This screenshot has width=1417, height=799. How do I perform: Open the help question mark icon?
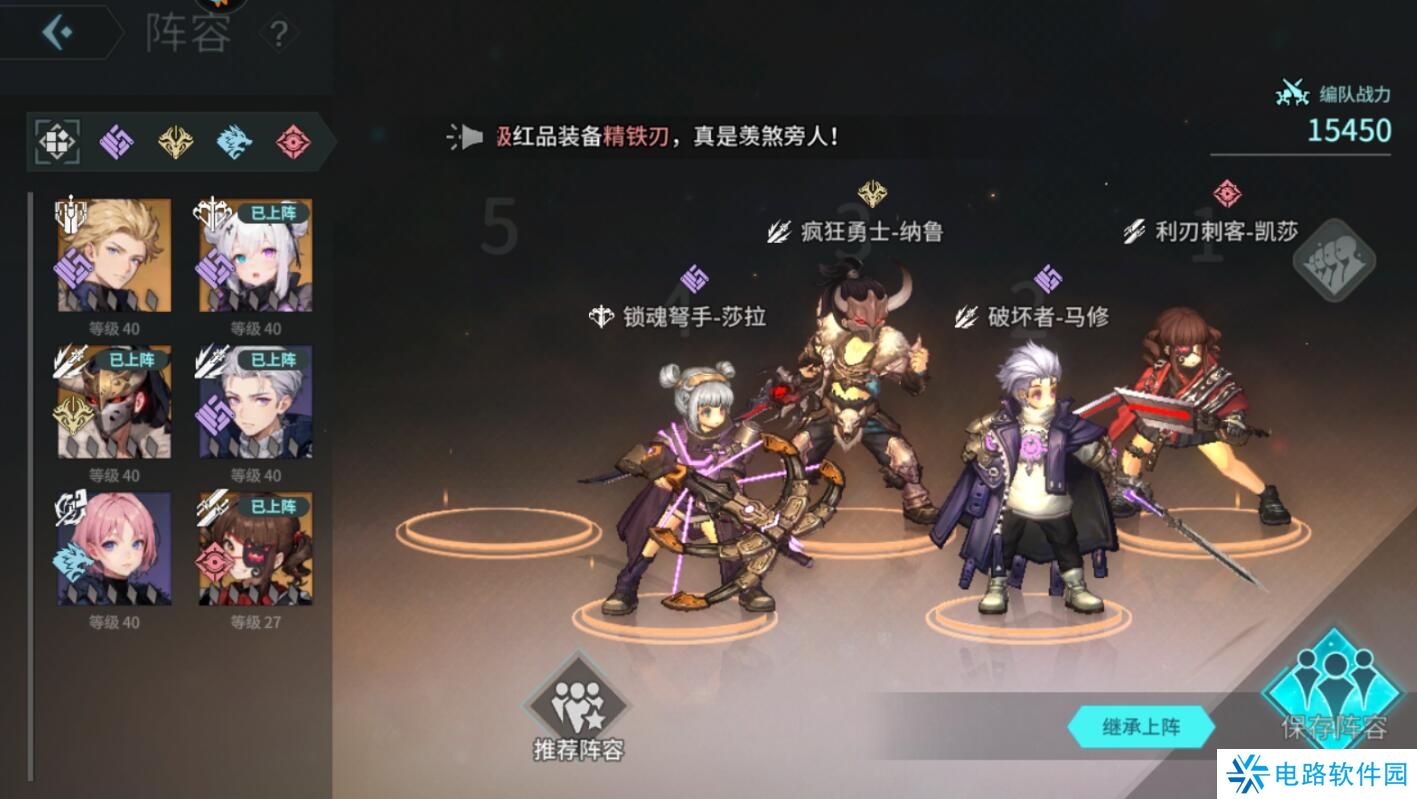coord(281,31)
